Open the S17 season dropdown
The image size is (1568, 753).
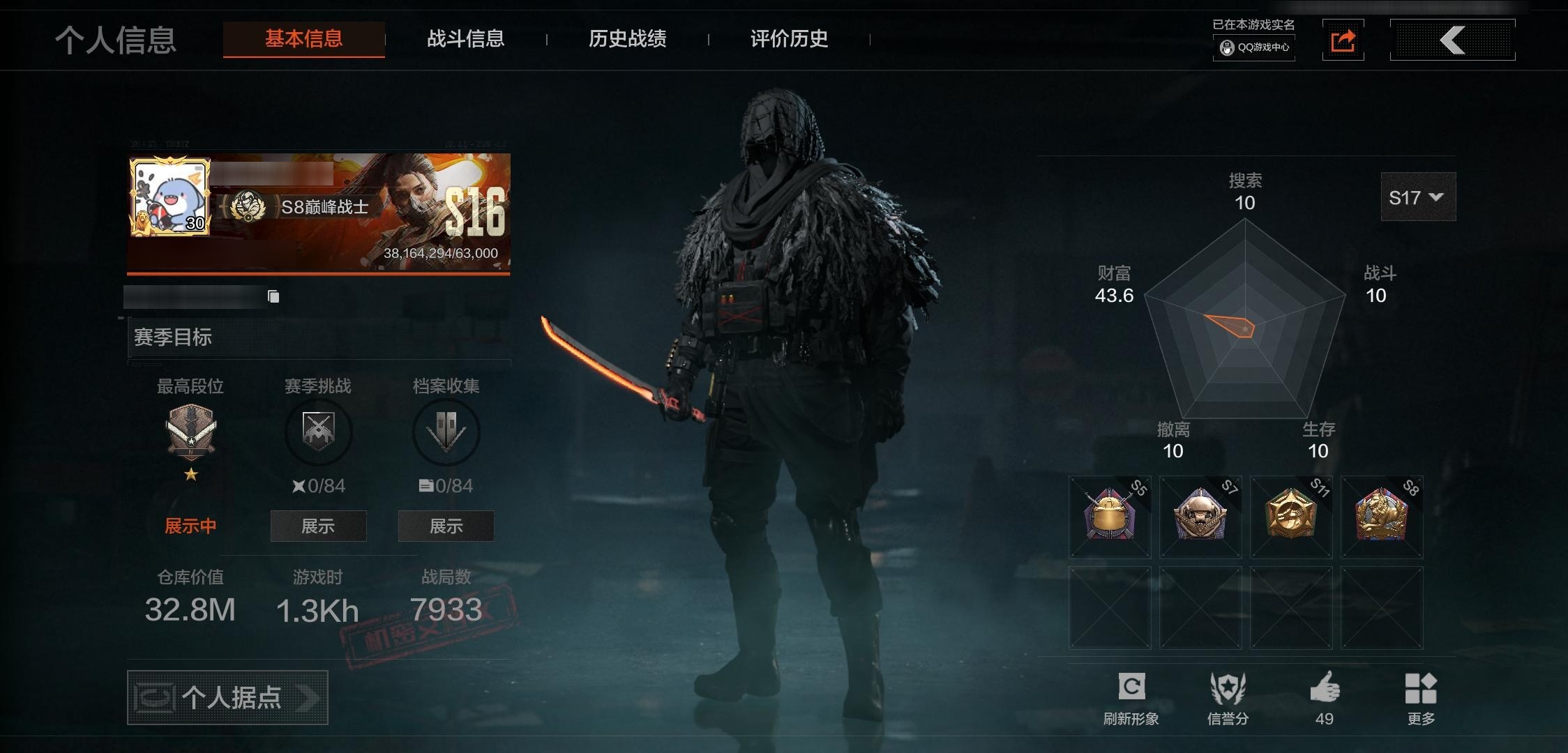click(x=1417, y=197)
